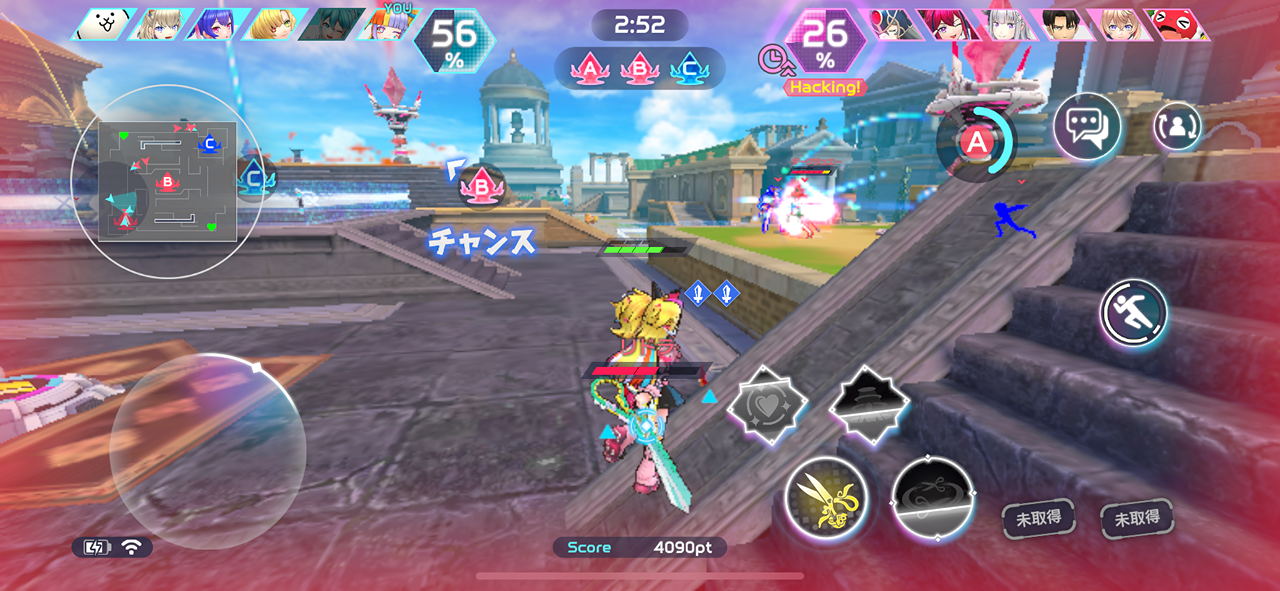Screen dimensions: 1280x591
Task: Touch the virtual movement joystick circle
Action: pyautogui.click(x=207, y=451)
